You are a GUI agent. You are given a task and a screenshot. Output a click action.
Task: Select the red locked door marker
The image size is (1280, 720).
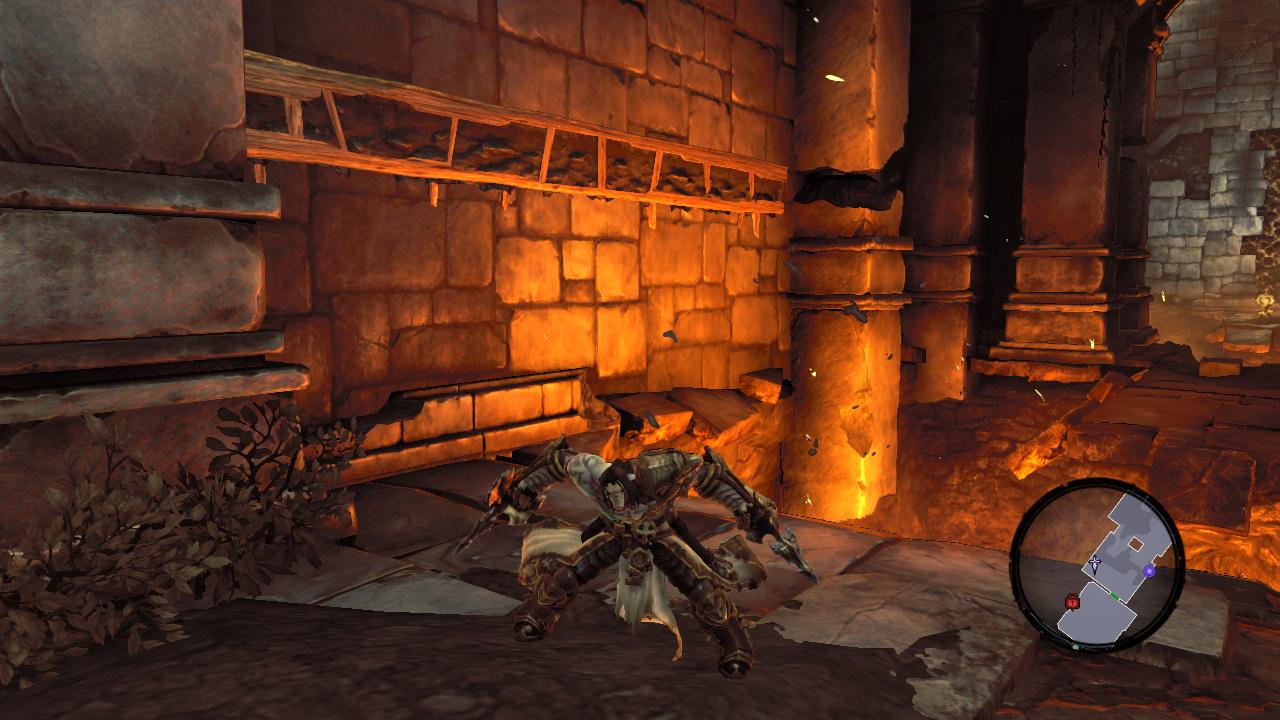pyautogui.click(x=1073, y=601)
